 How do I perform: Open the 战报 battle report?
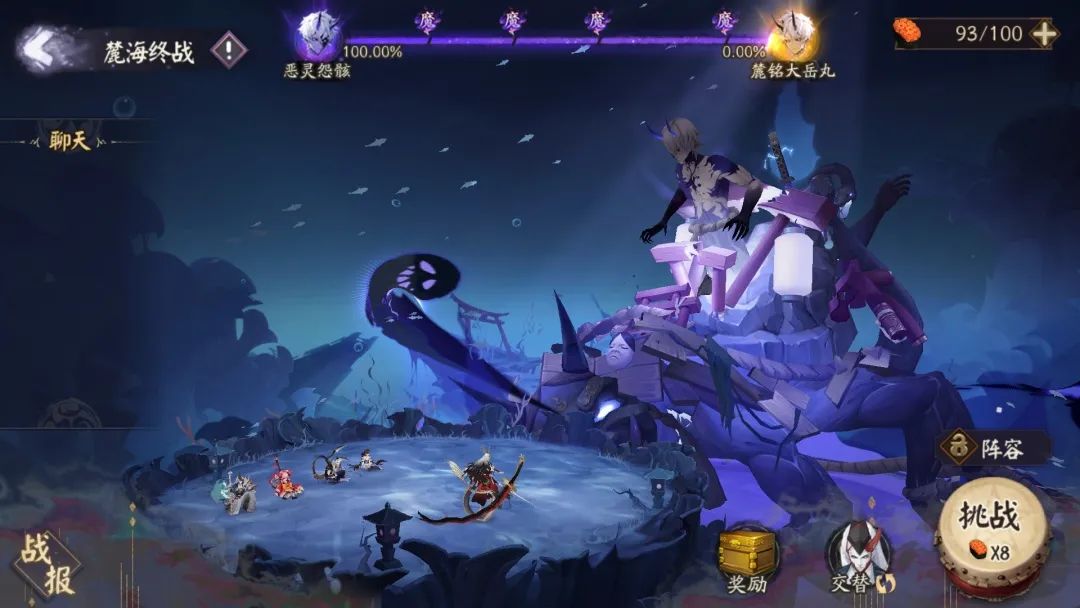(46, 563)
